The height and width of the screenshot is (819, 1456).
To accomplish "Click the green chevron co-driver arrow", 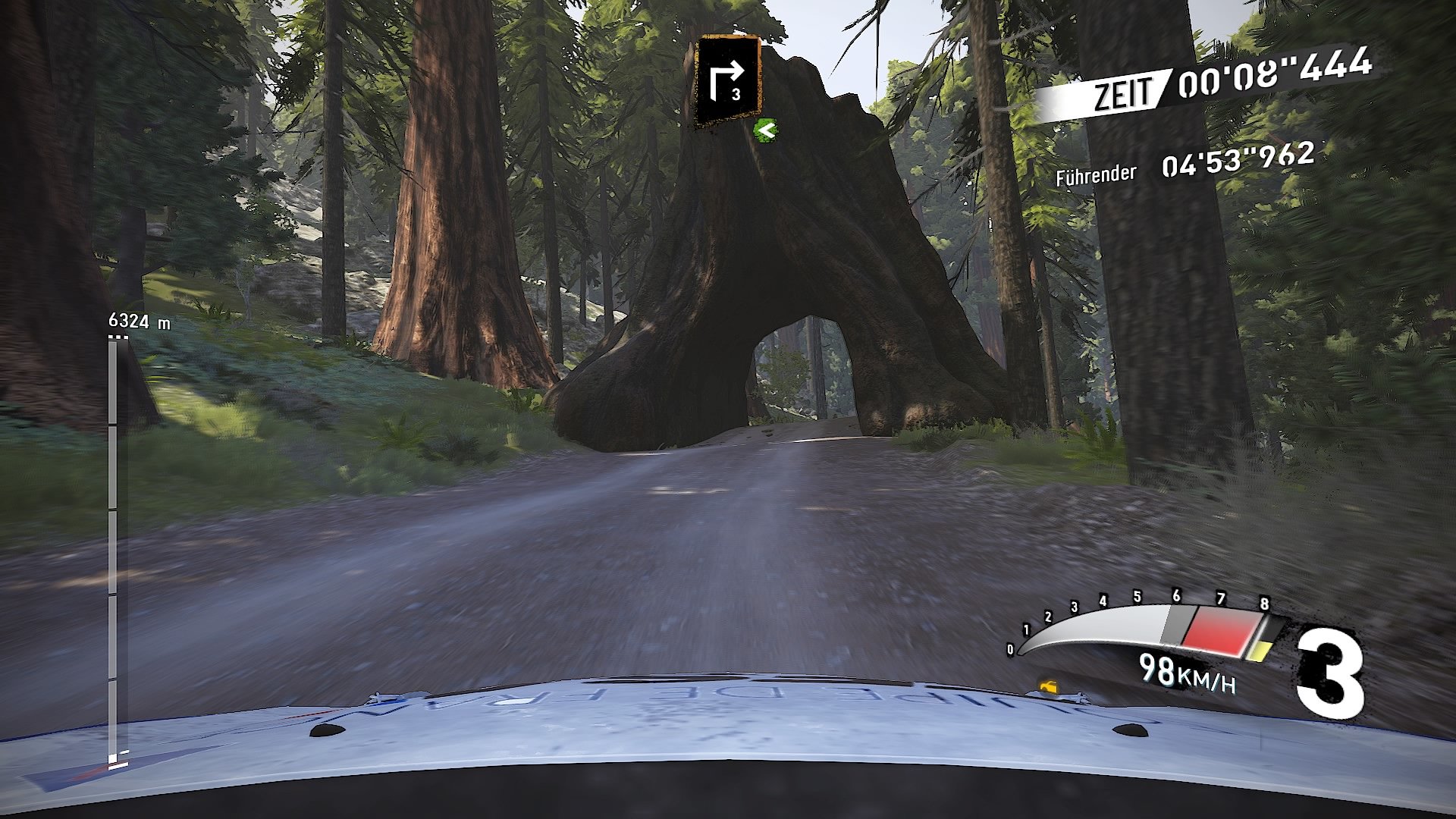I will tap(766, 130).
